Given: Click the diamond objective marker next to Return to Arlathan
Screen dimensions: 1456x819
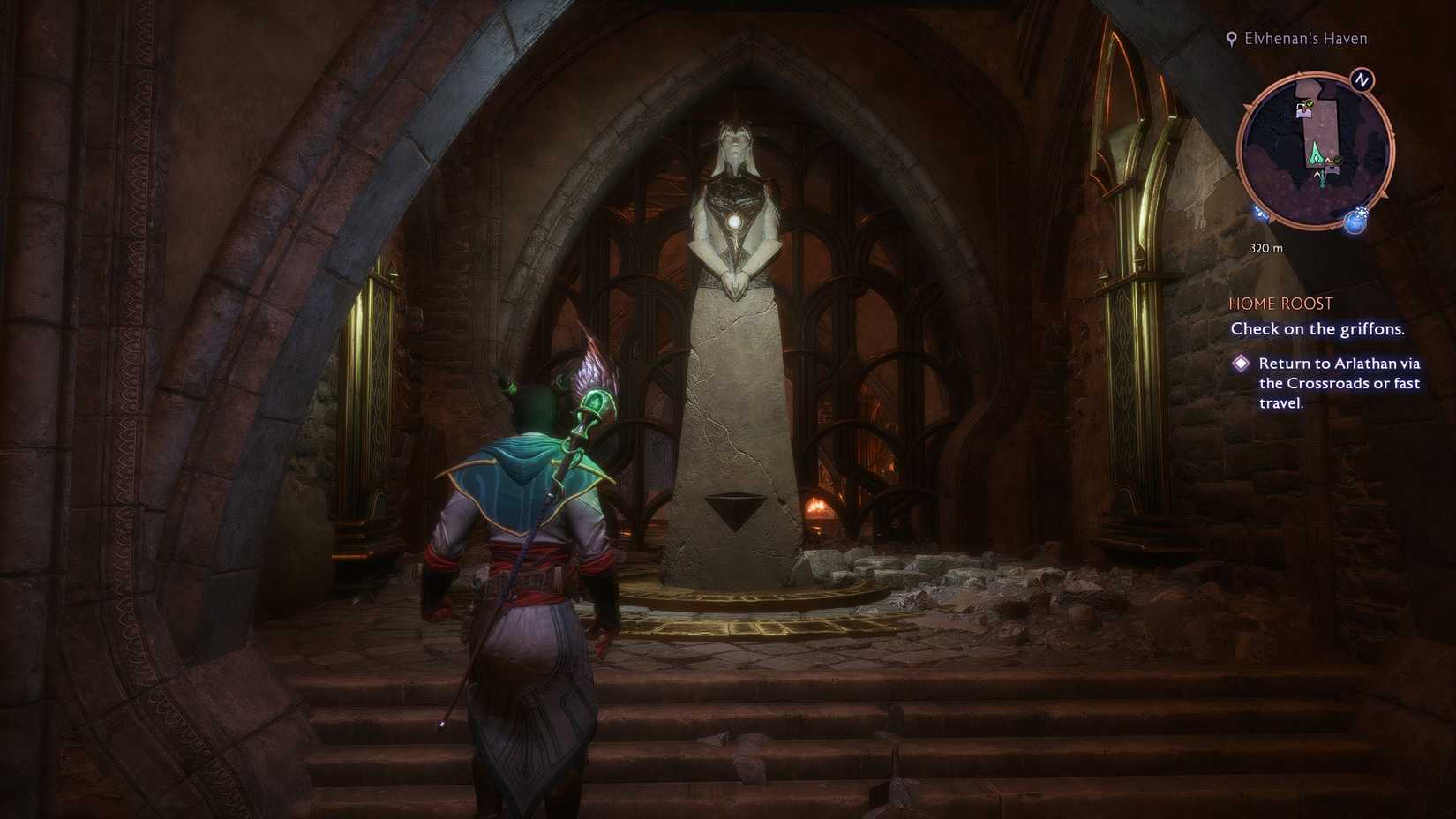Looking at the screenshot, I should tap(1243, 364).
